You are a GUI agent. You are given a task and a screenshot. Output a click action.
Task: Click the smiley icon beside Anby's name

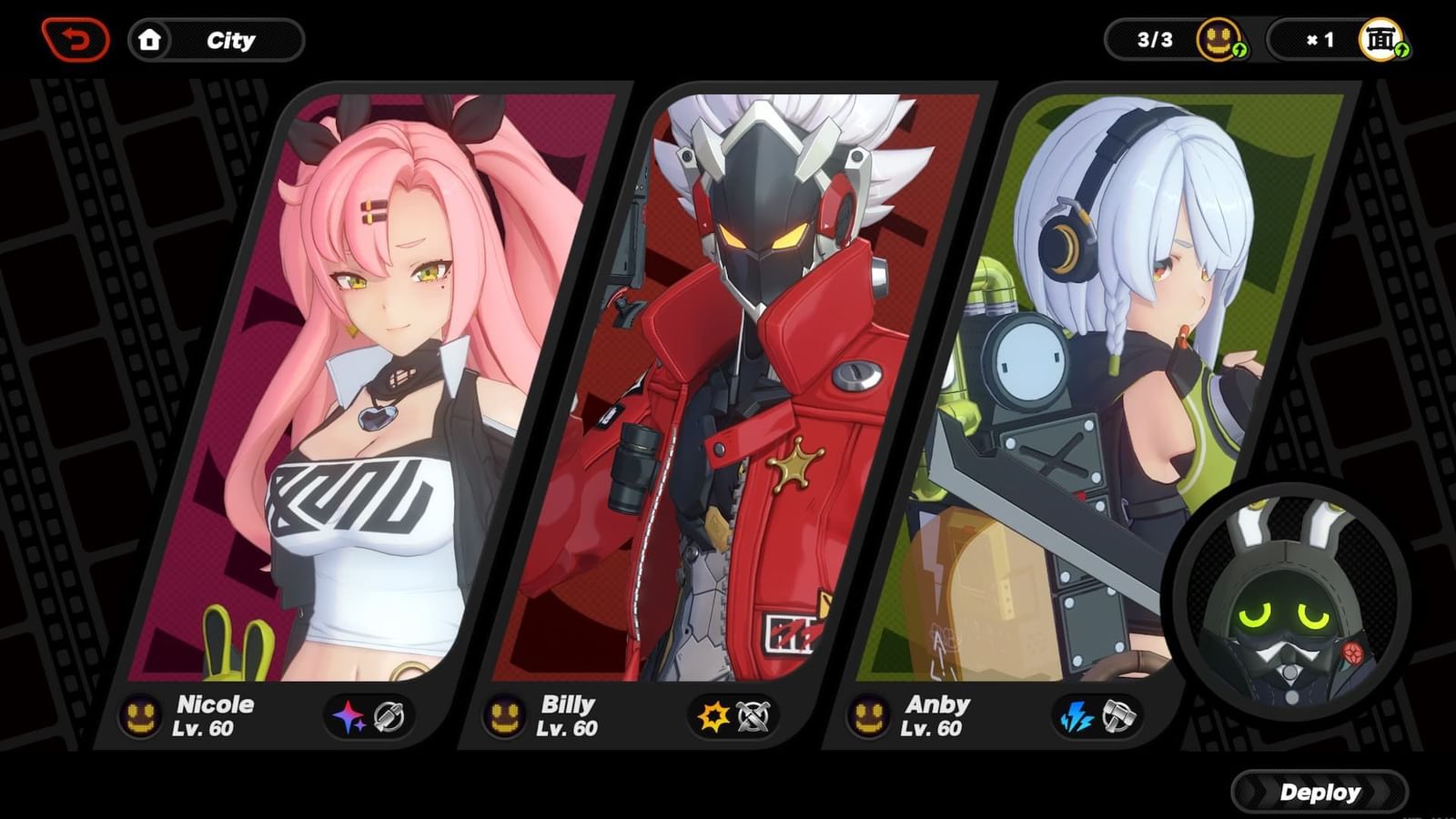tap(869, 716)
